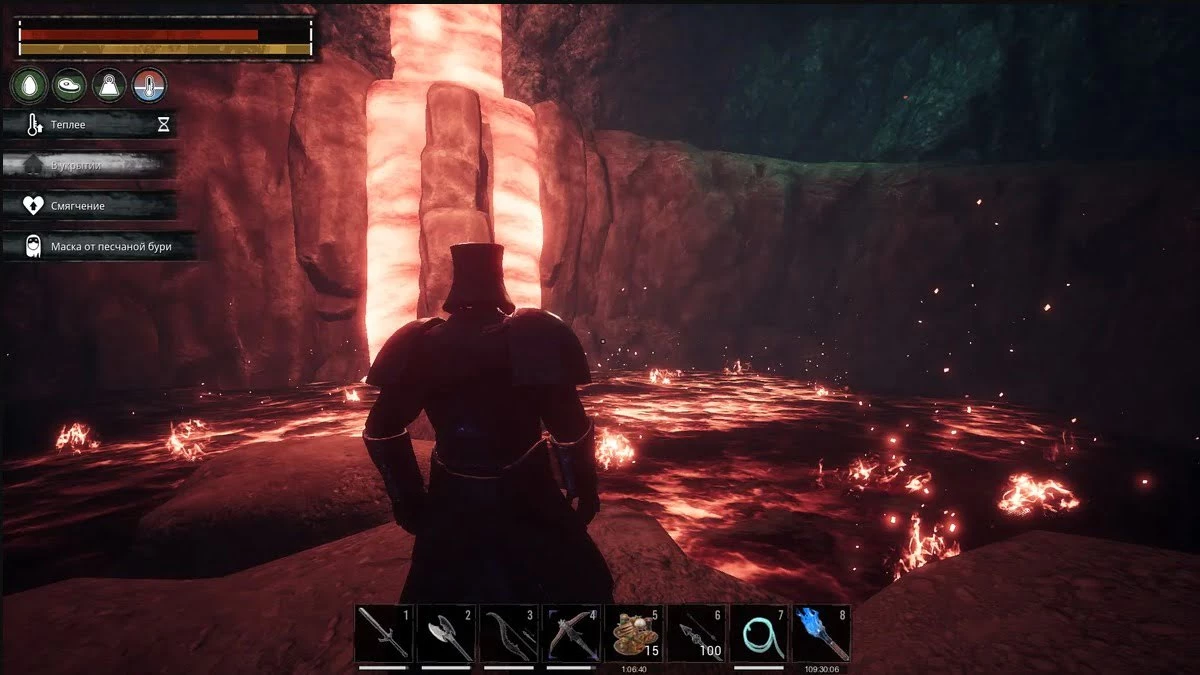Image resolution: width=1200 pixels, height=675 pixels.
Task: Select the "Маска от песчаной бури" status entry
Action: [98, 245]
